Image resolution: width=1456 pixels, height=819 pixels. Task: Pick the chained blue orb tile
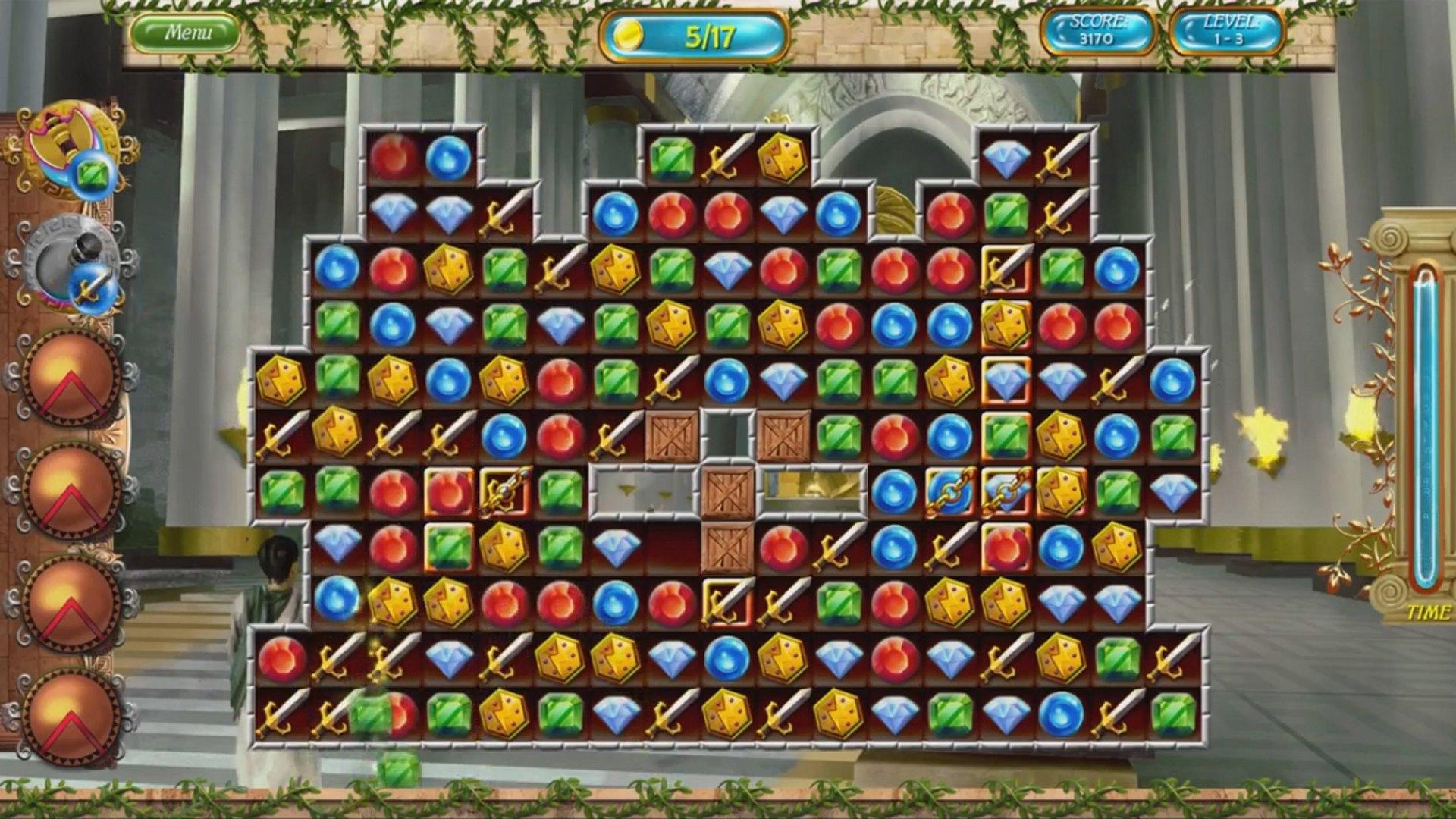[x=949, y=491]
